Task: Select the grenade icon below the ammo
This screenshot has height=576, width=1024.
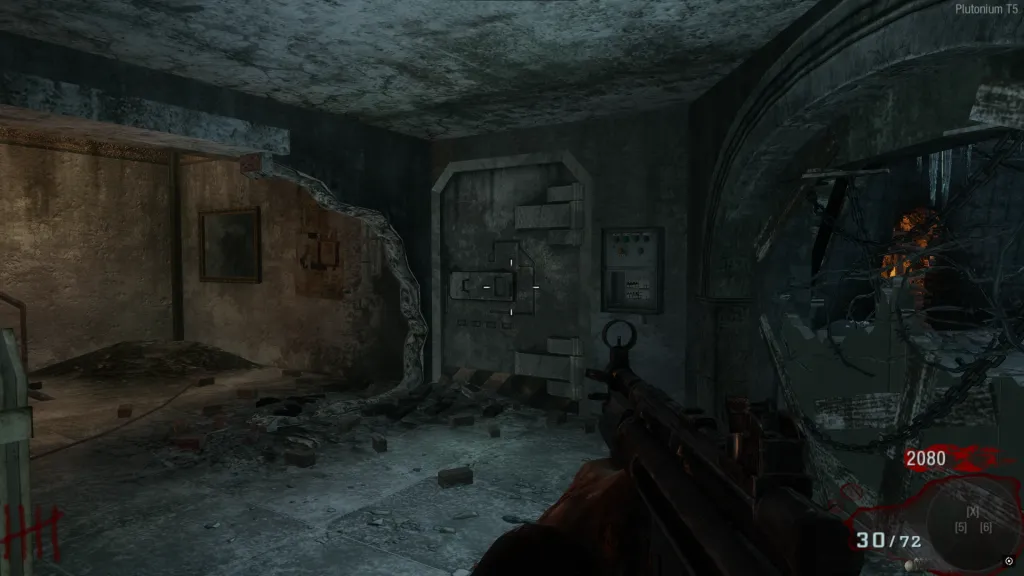Action: point(911,566)
